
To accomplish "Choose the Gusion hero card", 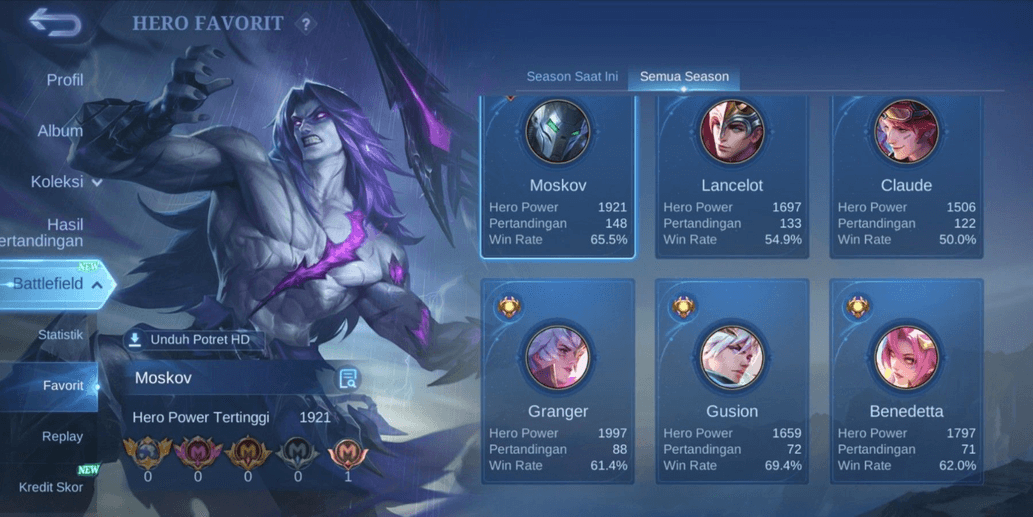I will pyautogui.click(x=732, y=382).
